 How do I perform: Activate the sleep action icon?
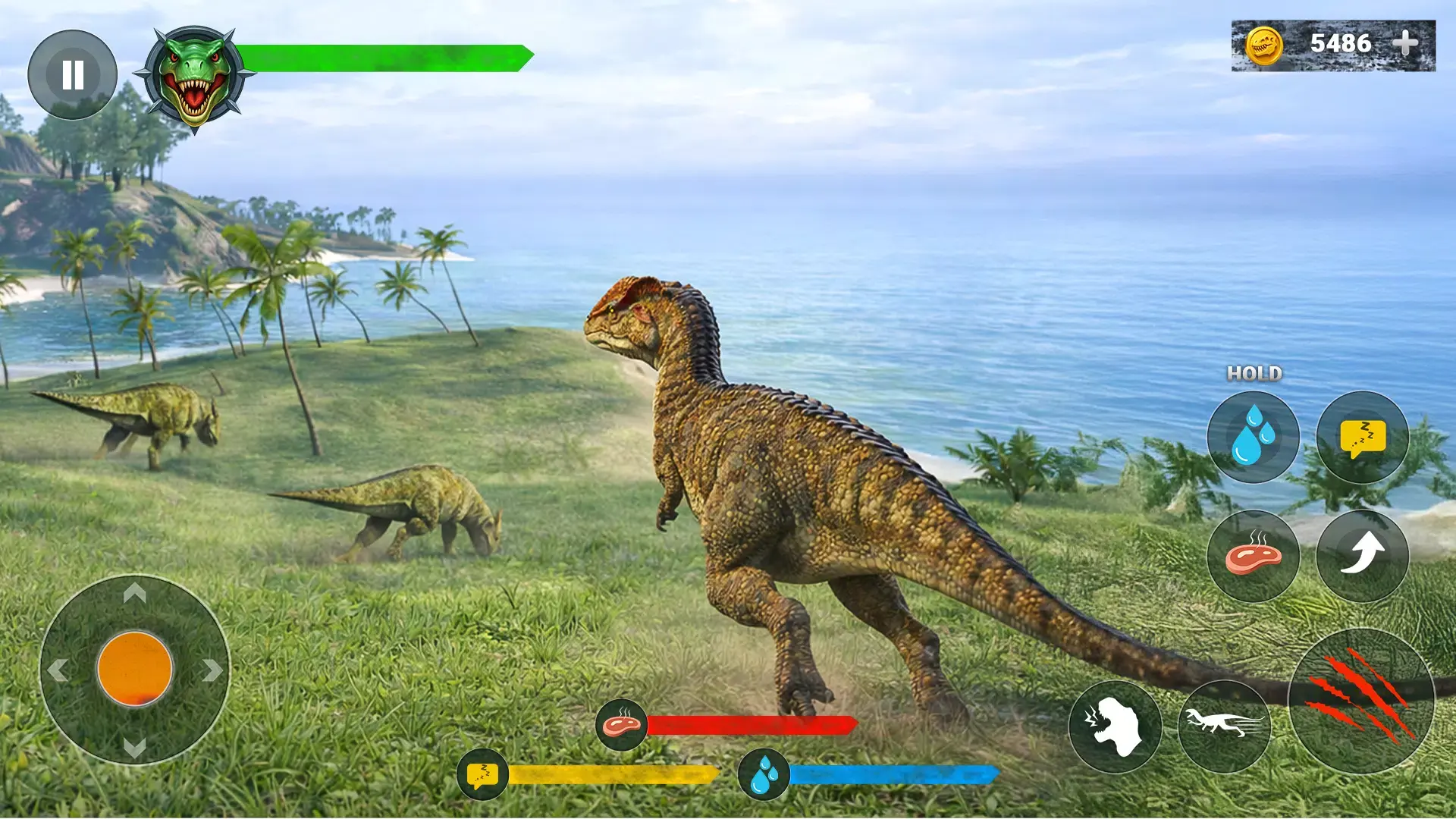pyautogui.click(x=1363, y=438)
